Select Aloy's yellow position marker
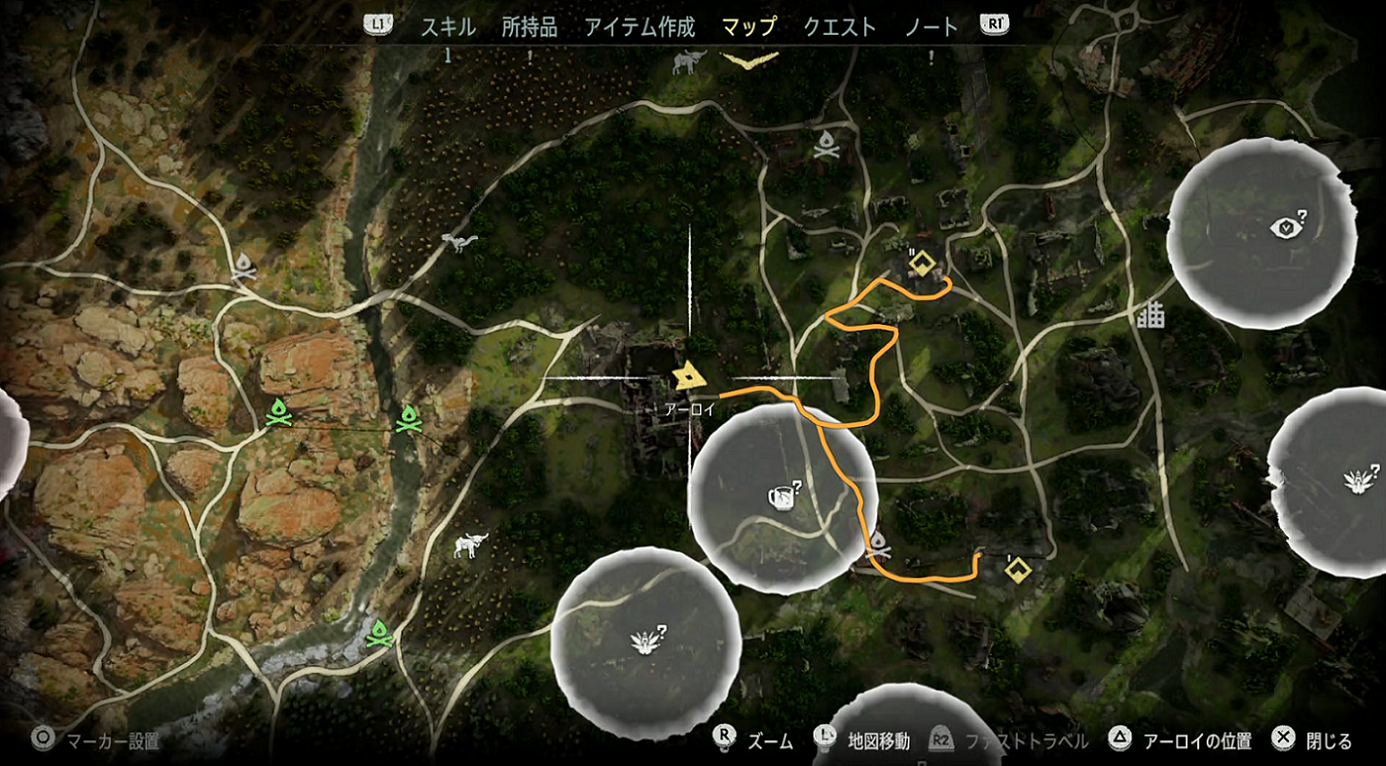This screenshot has width=1386, height=766. coord(688,378)
